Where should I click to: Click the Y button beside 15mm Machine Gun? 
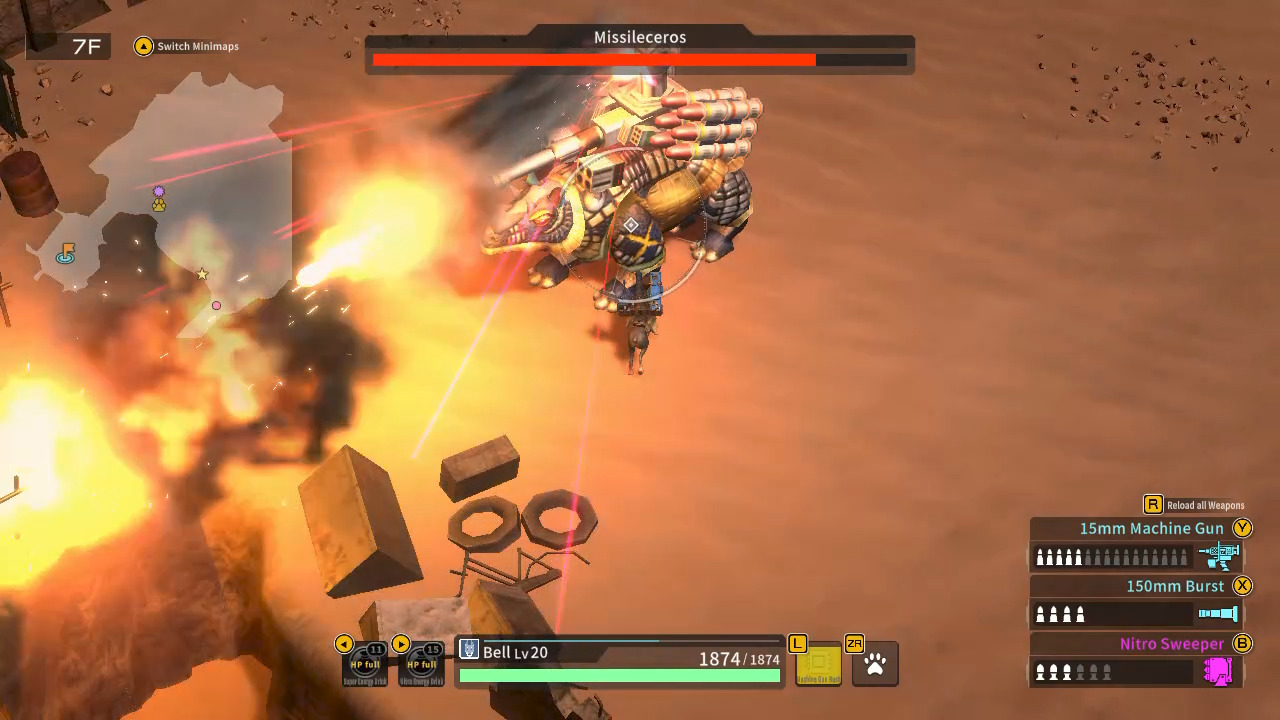point(1242,528)
